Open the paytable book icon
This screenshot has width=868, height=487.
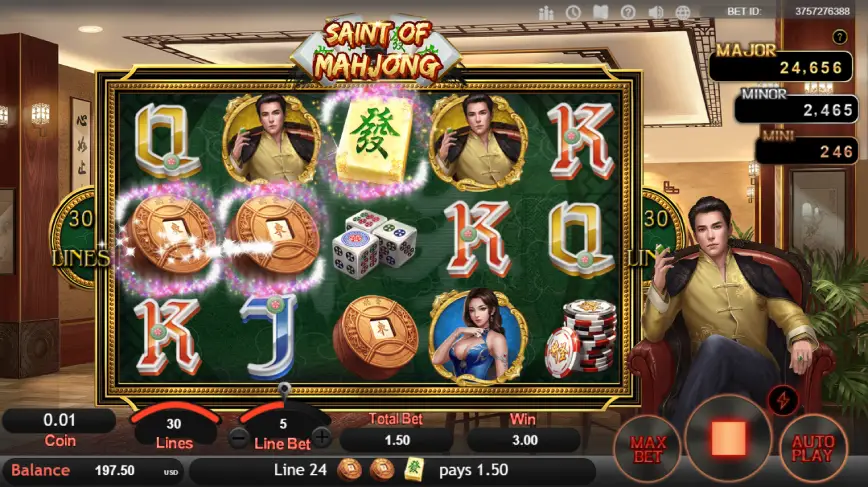pos(601,13)
